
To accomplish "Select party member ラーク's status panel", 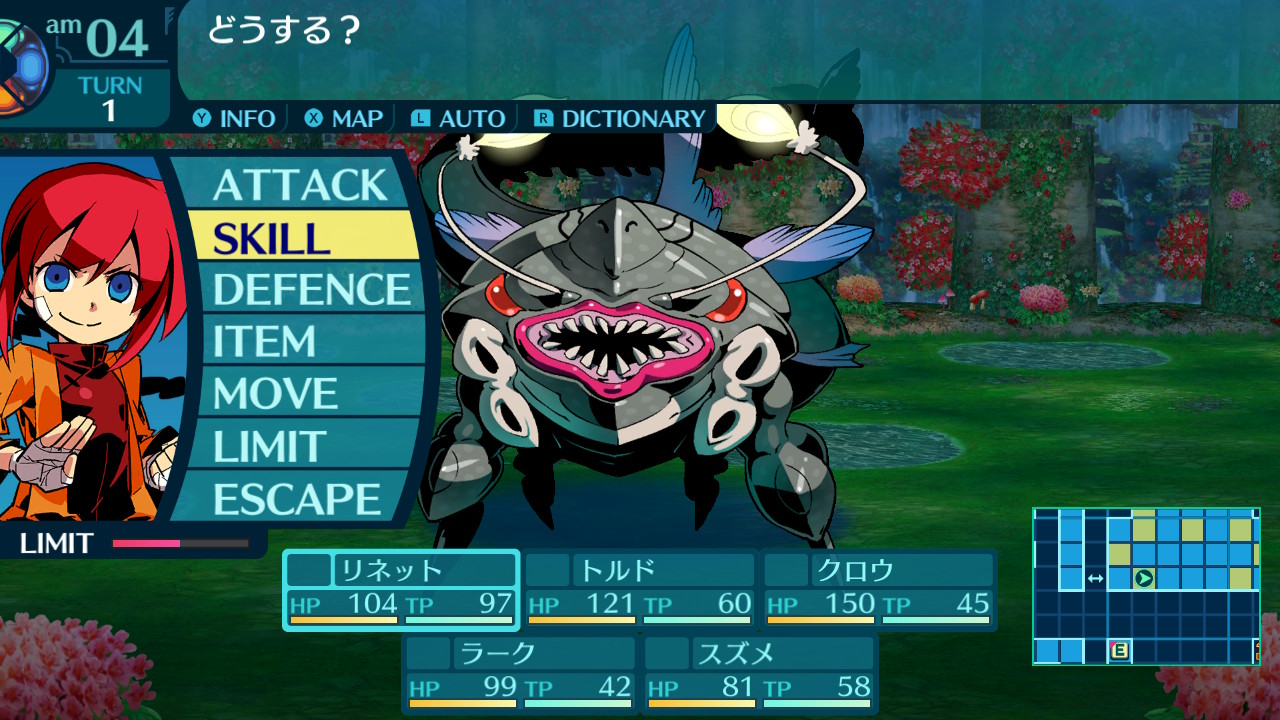I will pyautogui.click(x=520, y=674).
